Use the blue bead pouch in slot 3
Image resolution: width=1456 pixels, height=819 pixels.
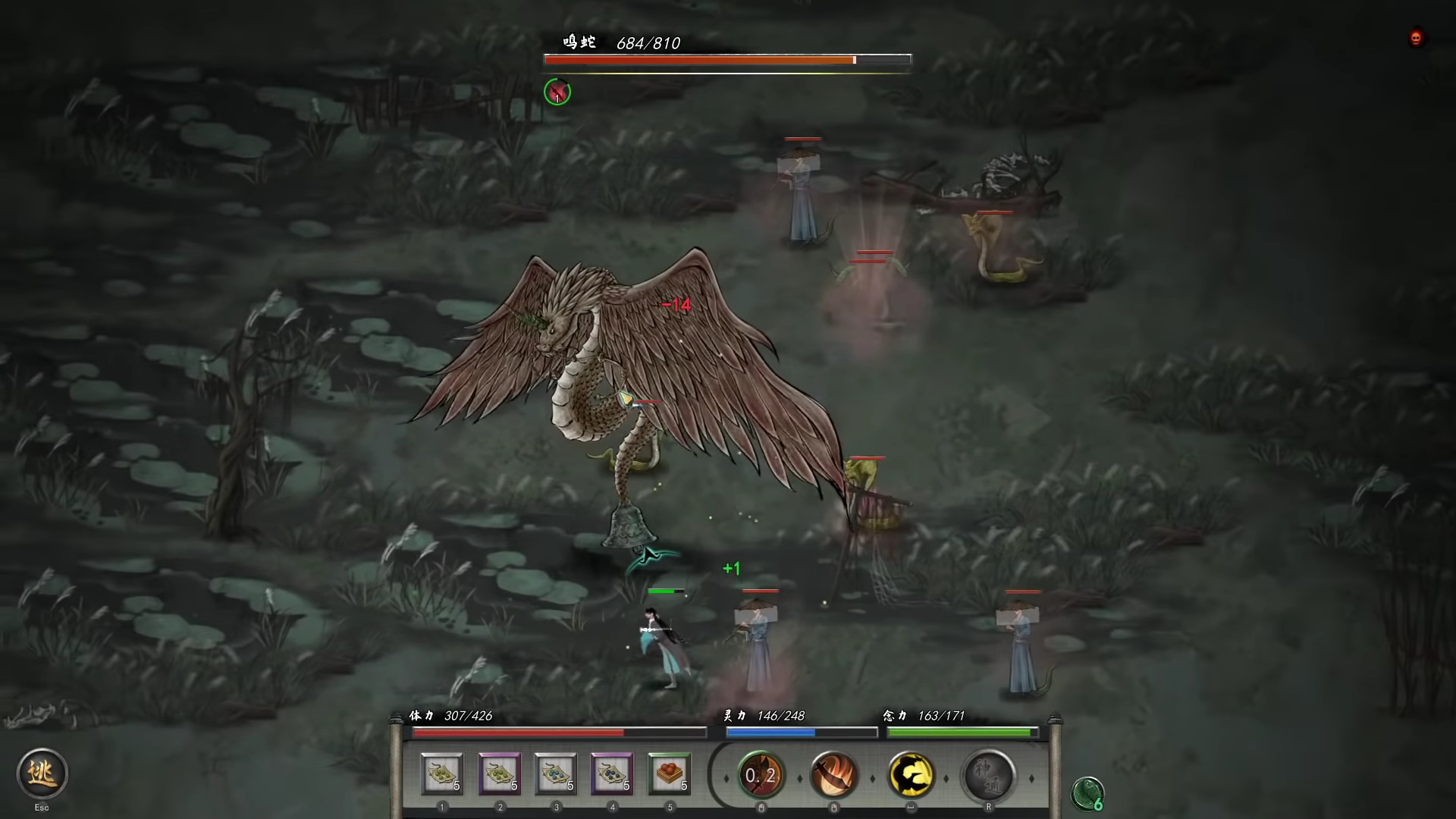click(556, 775)
